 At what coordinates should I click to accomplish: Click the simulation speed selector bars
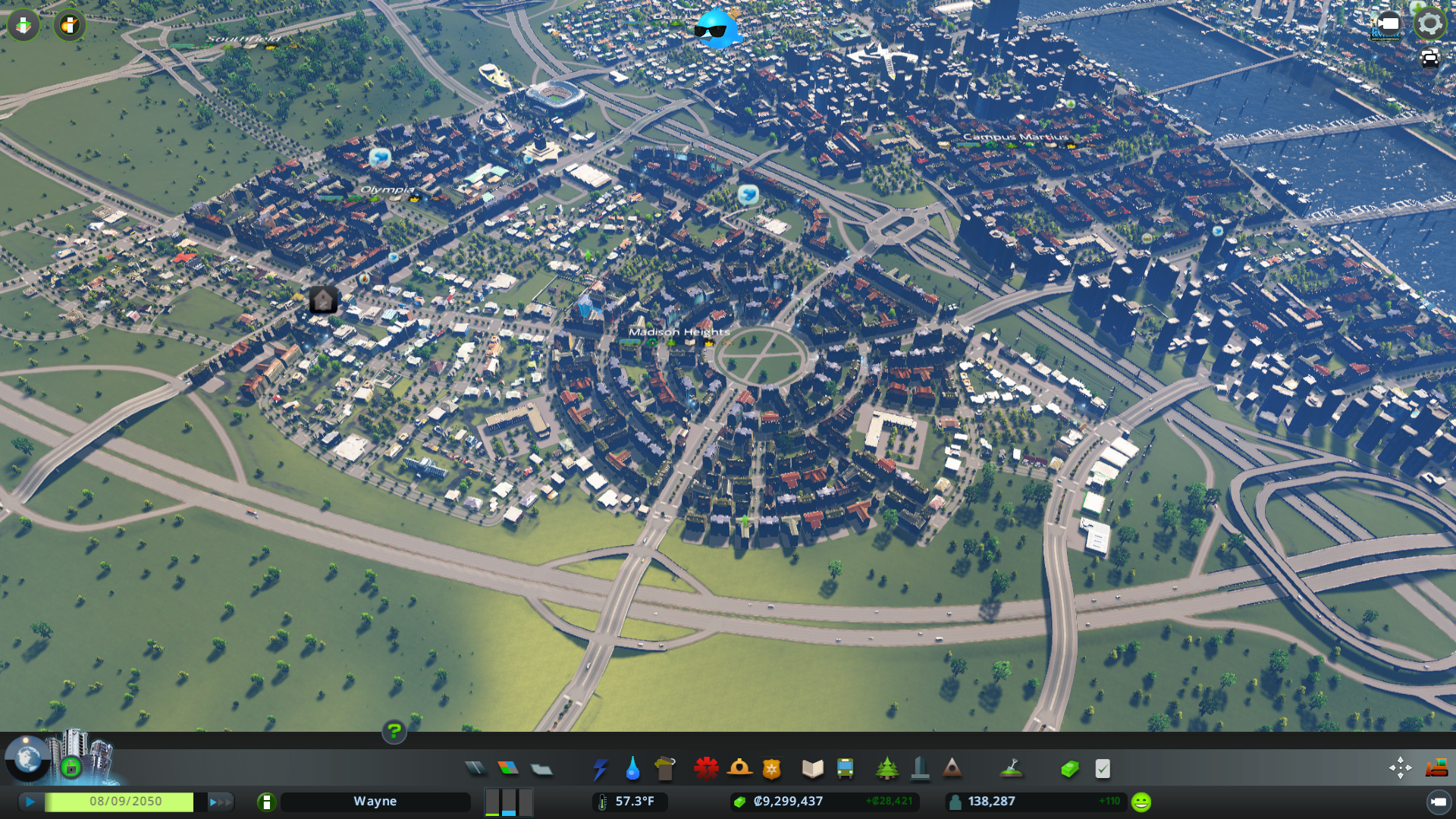coord(507,801)
